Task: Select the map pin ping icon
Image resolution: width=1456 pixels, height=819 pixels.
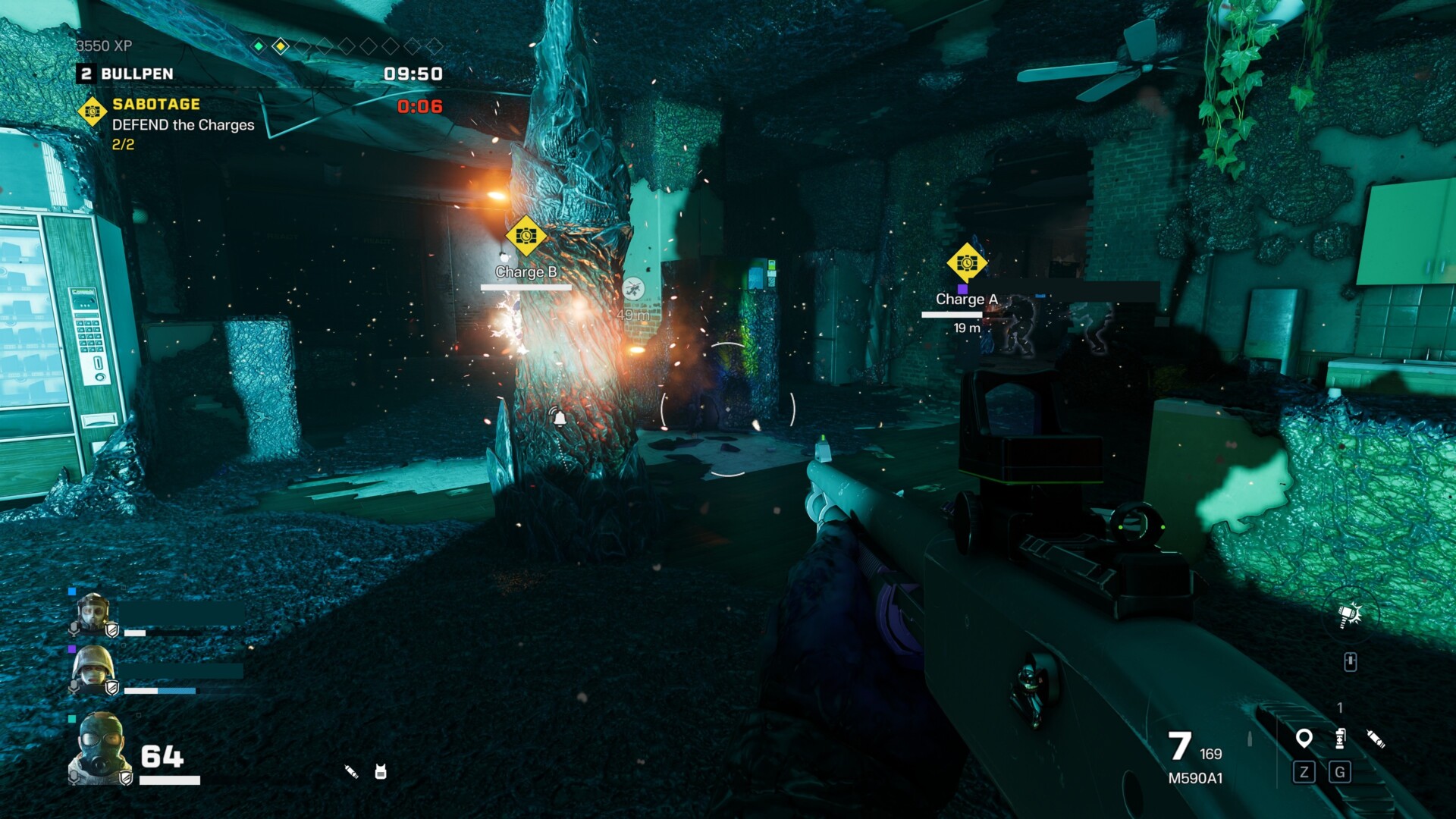Action: click(1304, 738)
